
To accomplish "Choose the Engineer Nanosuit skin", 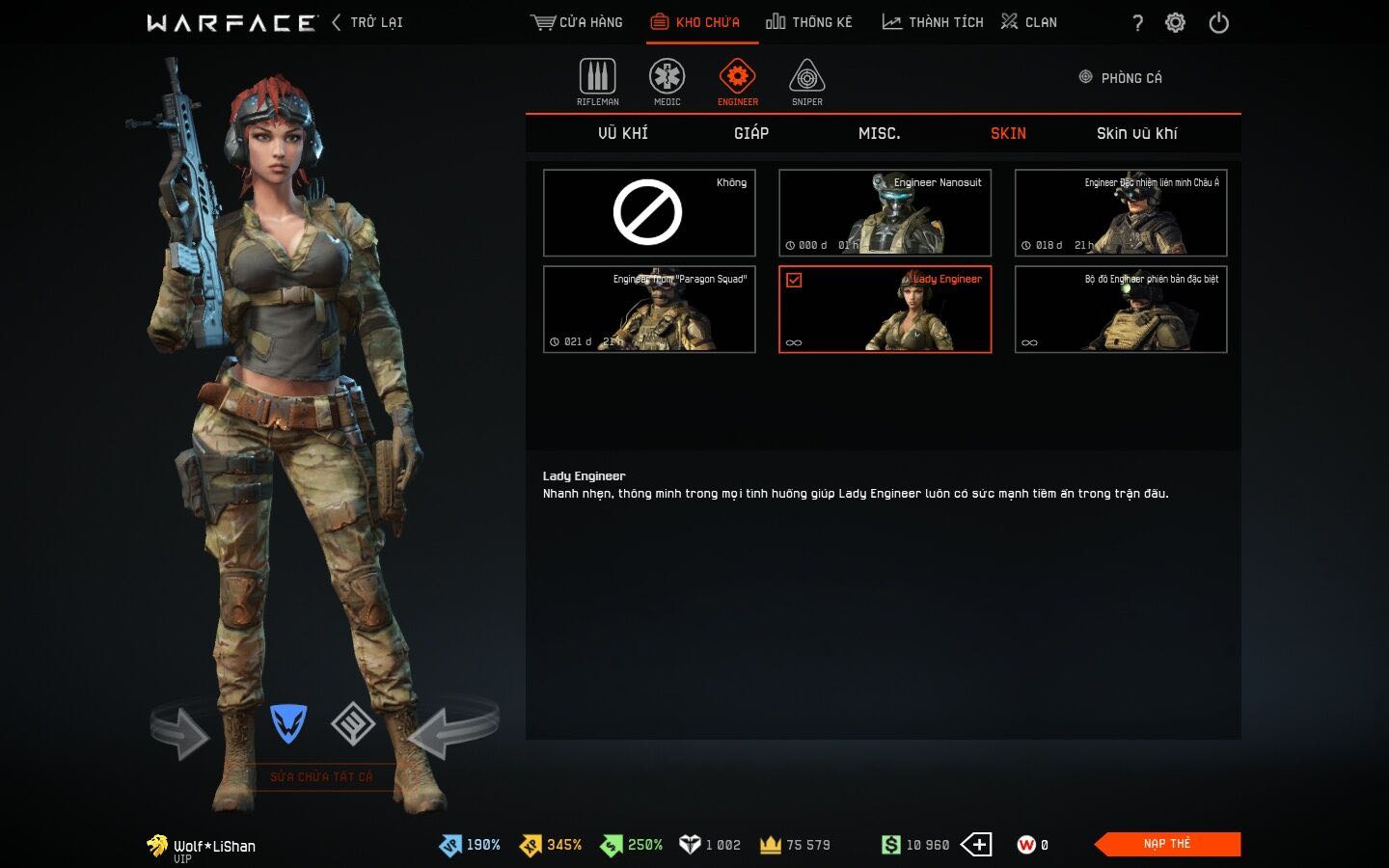I will click(x=885, y=213).
